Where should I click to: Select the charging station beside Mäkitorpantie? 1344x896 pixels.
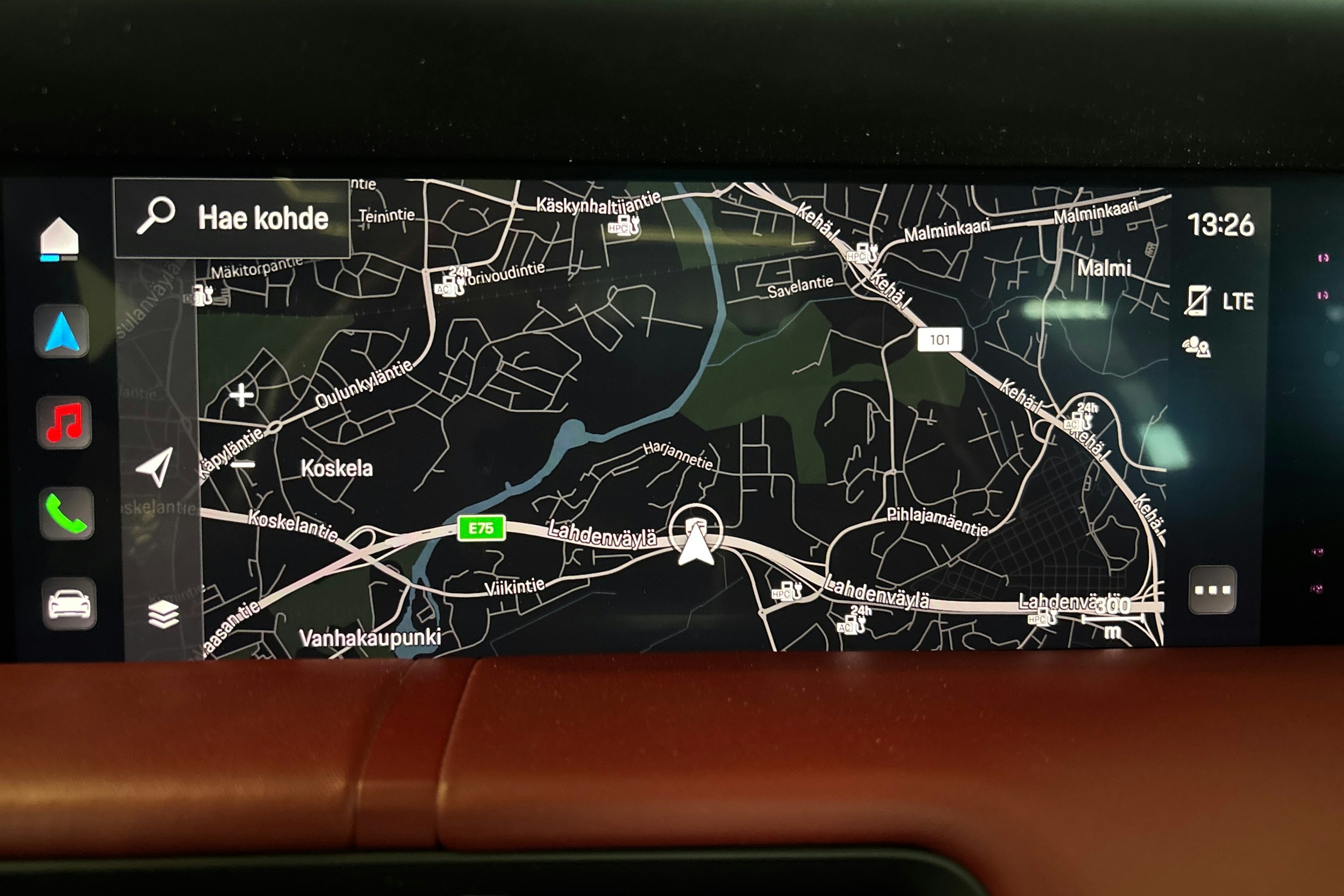pos(201,296)
